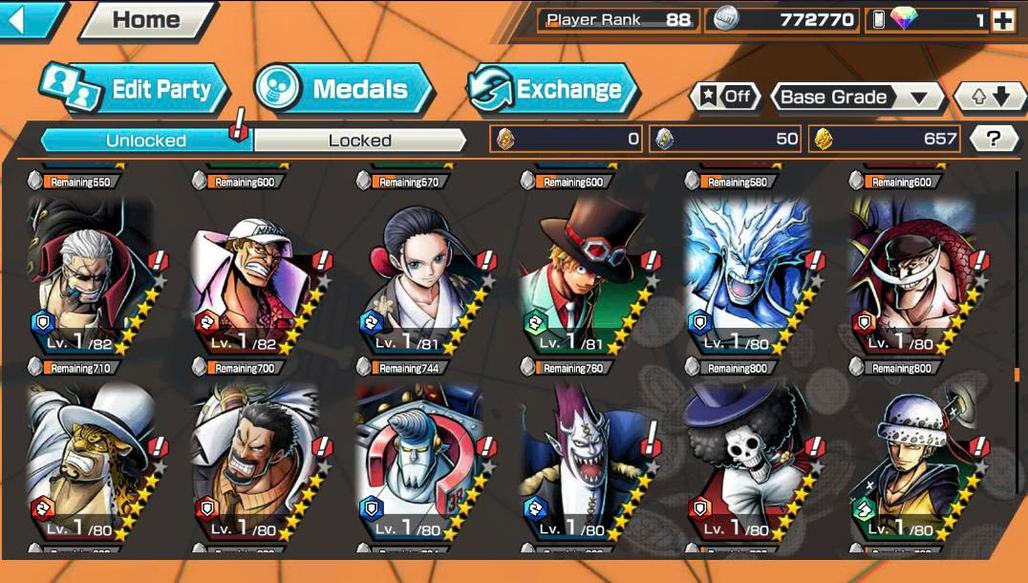Switch to the Unlocked tab
The width and height of the screenshot is (1028, 583).
click(x=146, y=140)
